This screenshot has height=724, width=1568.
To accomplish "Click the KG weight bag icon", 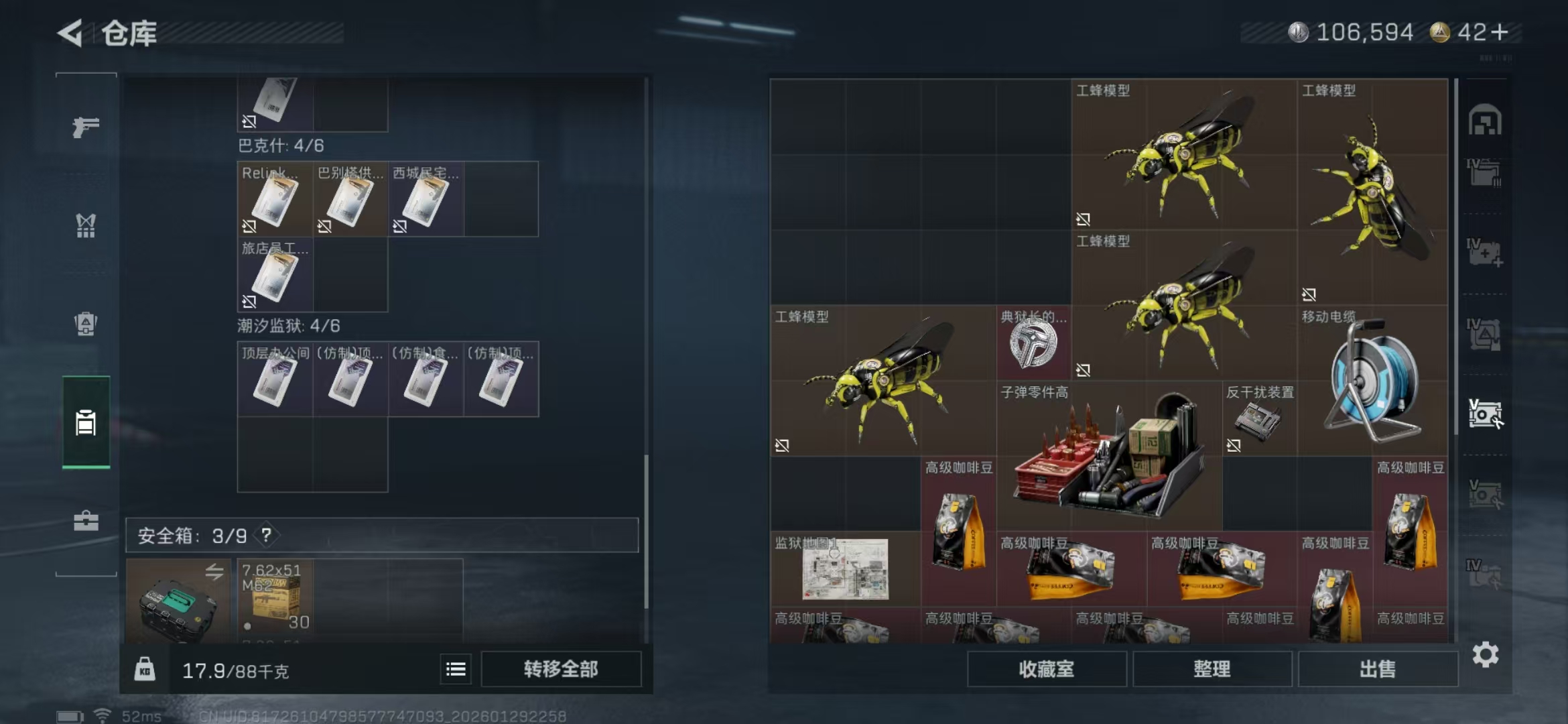I will tap(145, 669).
